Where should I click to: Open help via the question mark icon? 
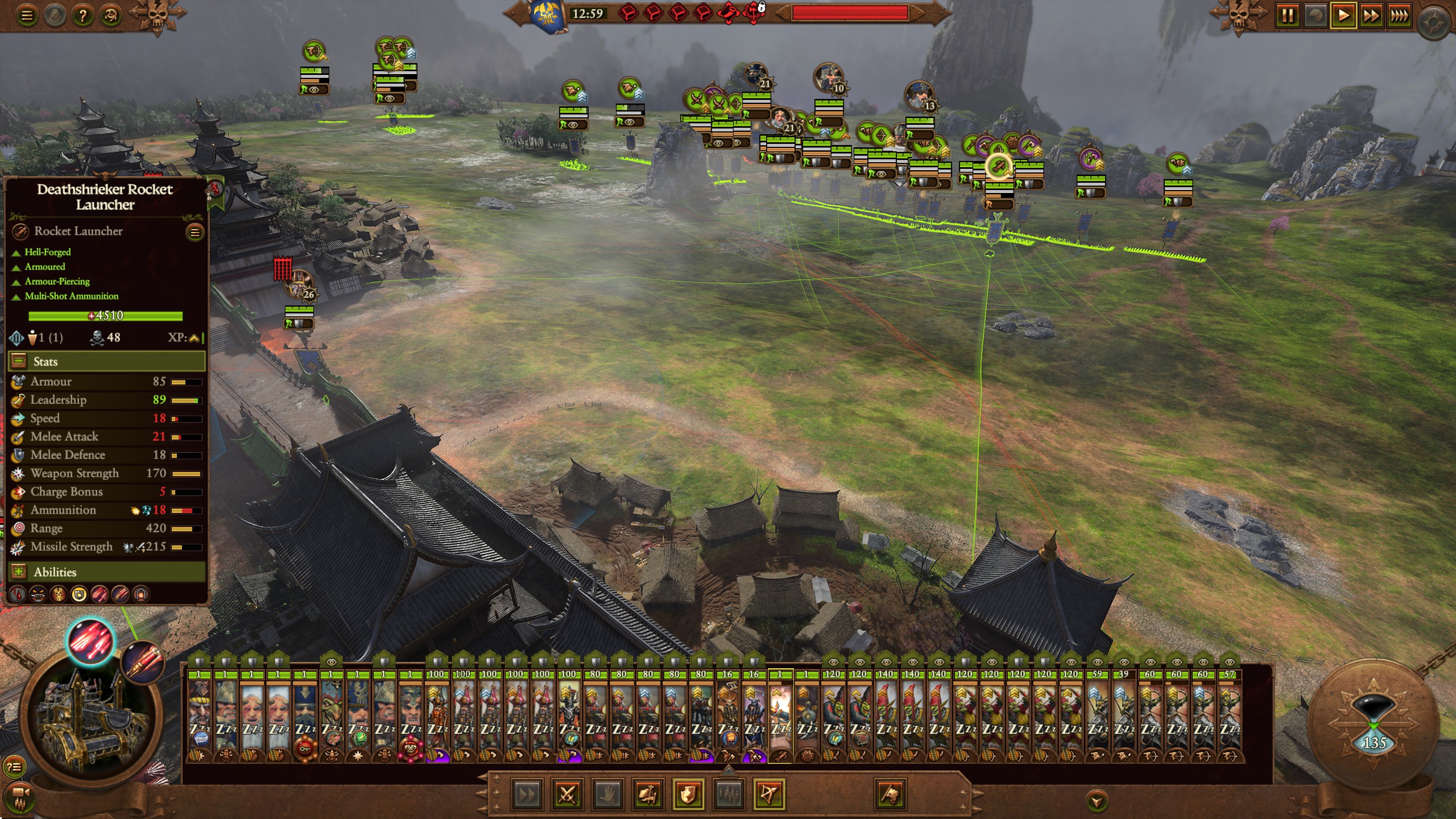coord(82,15)
